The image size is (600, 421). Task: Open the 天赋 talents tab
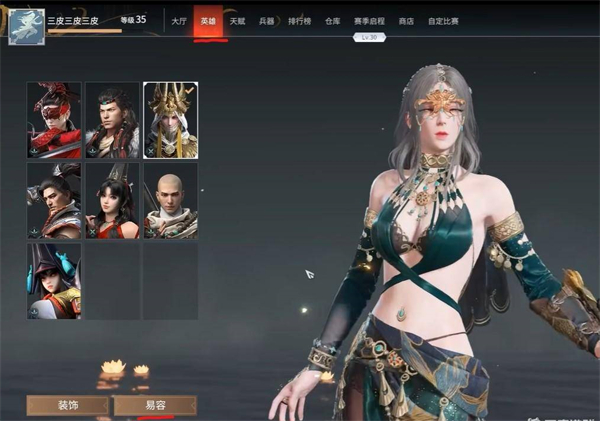tap(237, 20)
